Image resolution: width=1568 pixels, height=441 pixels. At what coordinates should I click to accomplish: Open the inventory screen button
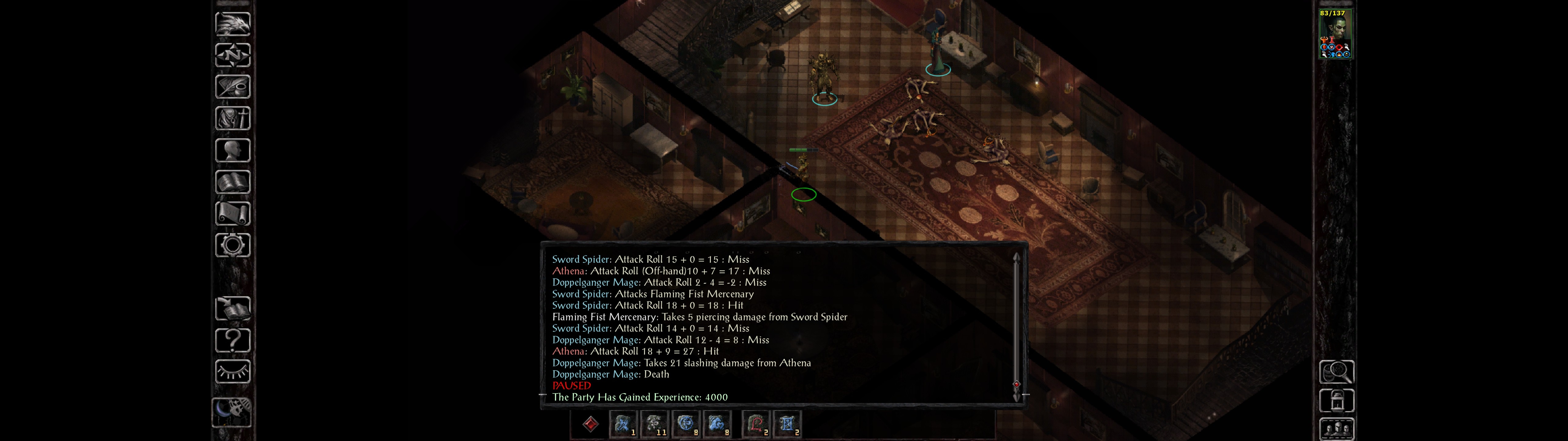click(232, 118)
